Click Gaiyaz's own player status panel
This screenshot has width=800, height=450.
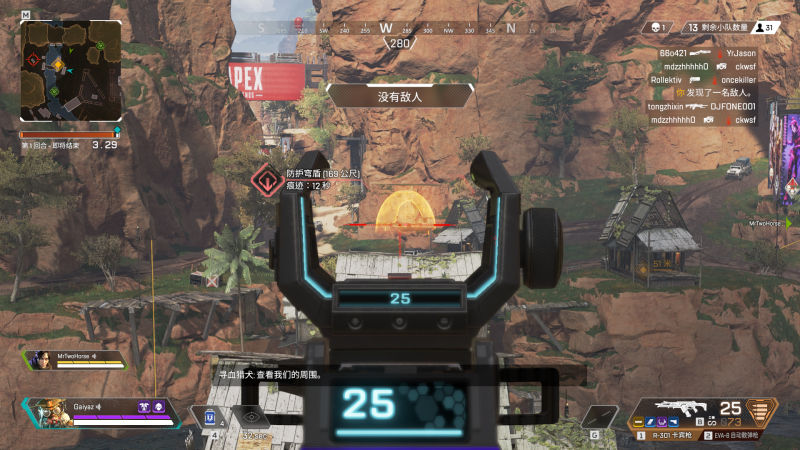pos(100,412)
